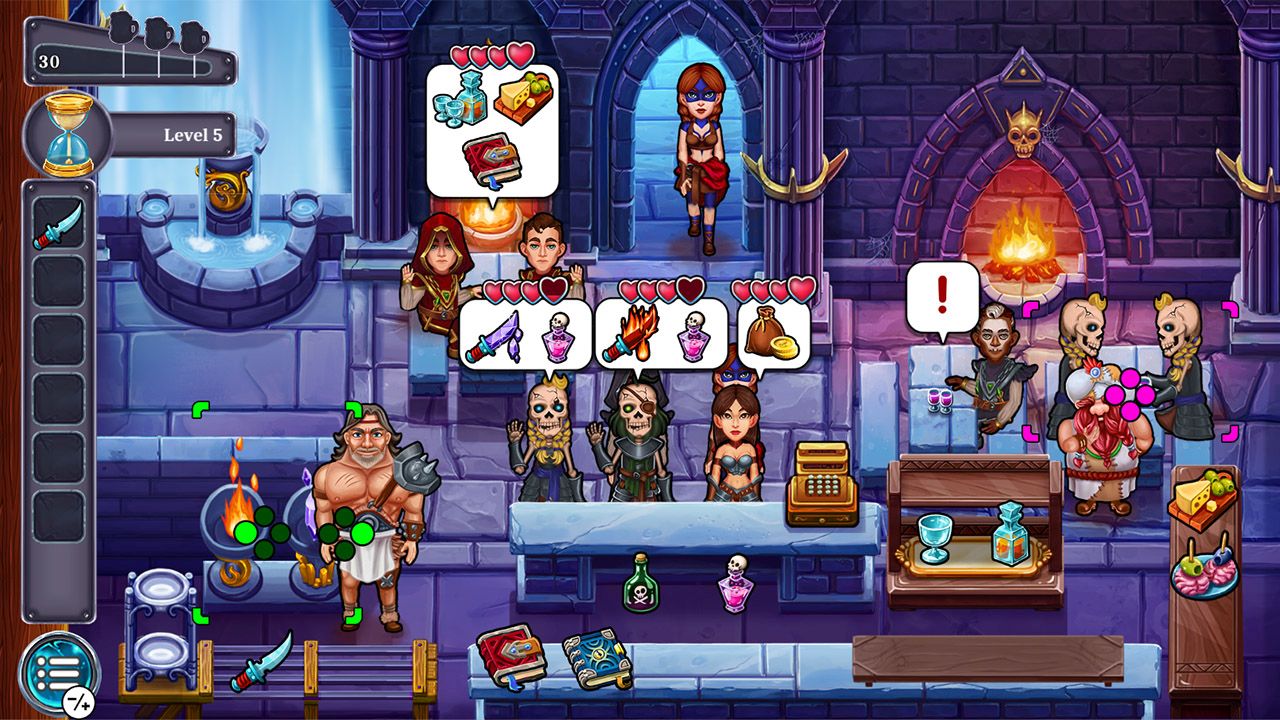Toggle the -/+ badge on the menu orb

click(80, 703)
